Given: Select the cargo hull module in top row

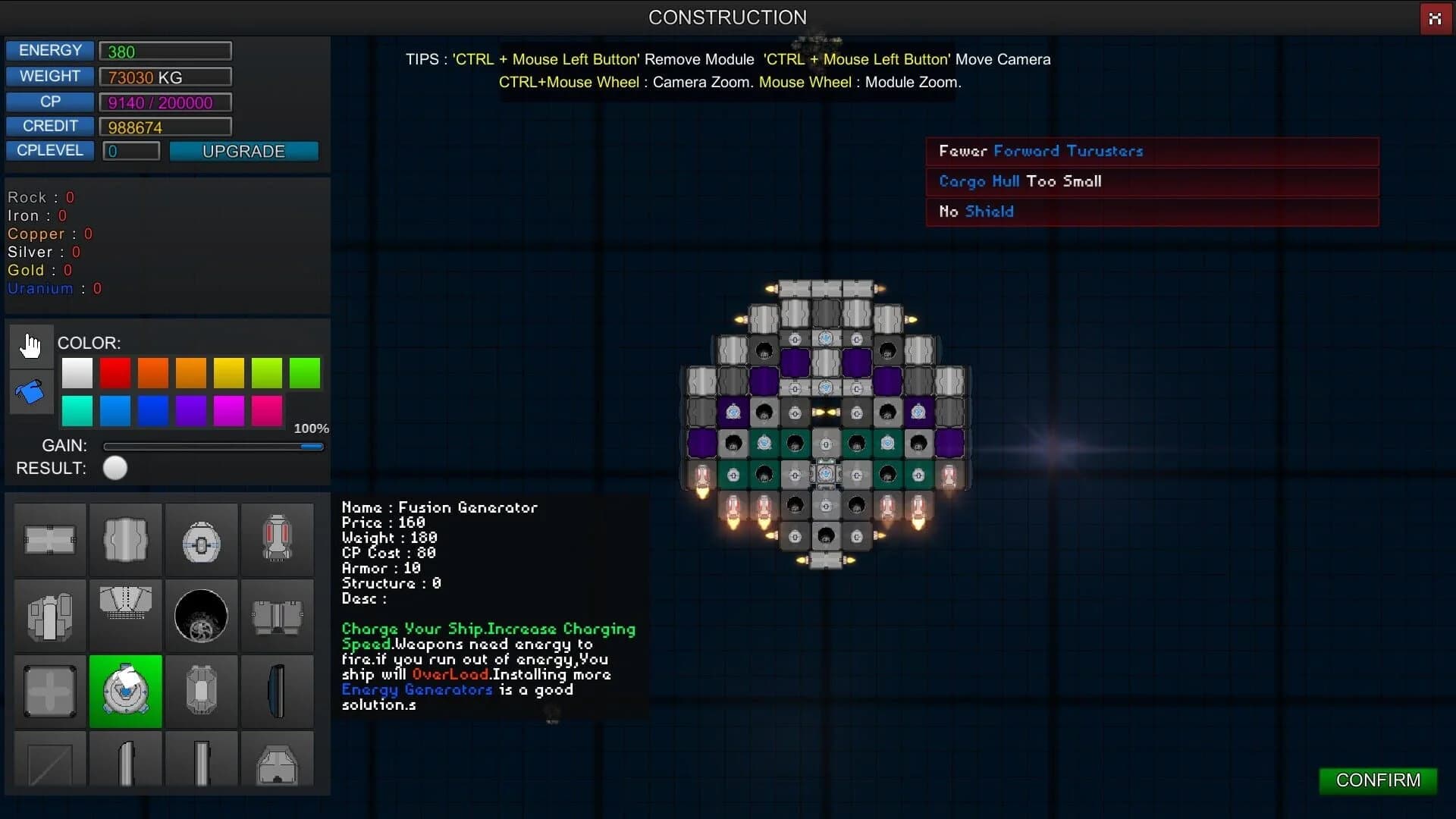Looking at the screenshot, I should pos(49,538).
